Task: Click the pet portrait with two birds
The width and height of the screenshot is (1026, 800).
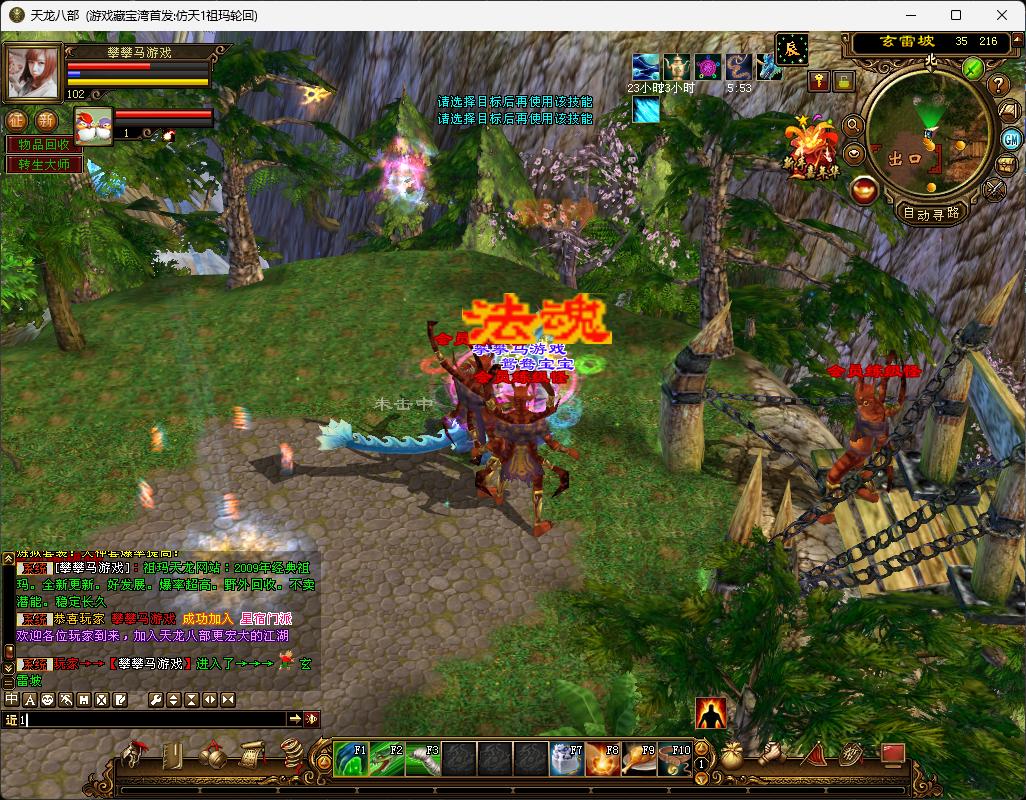Action: (92, 125)
